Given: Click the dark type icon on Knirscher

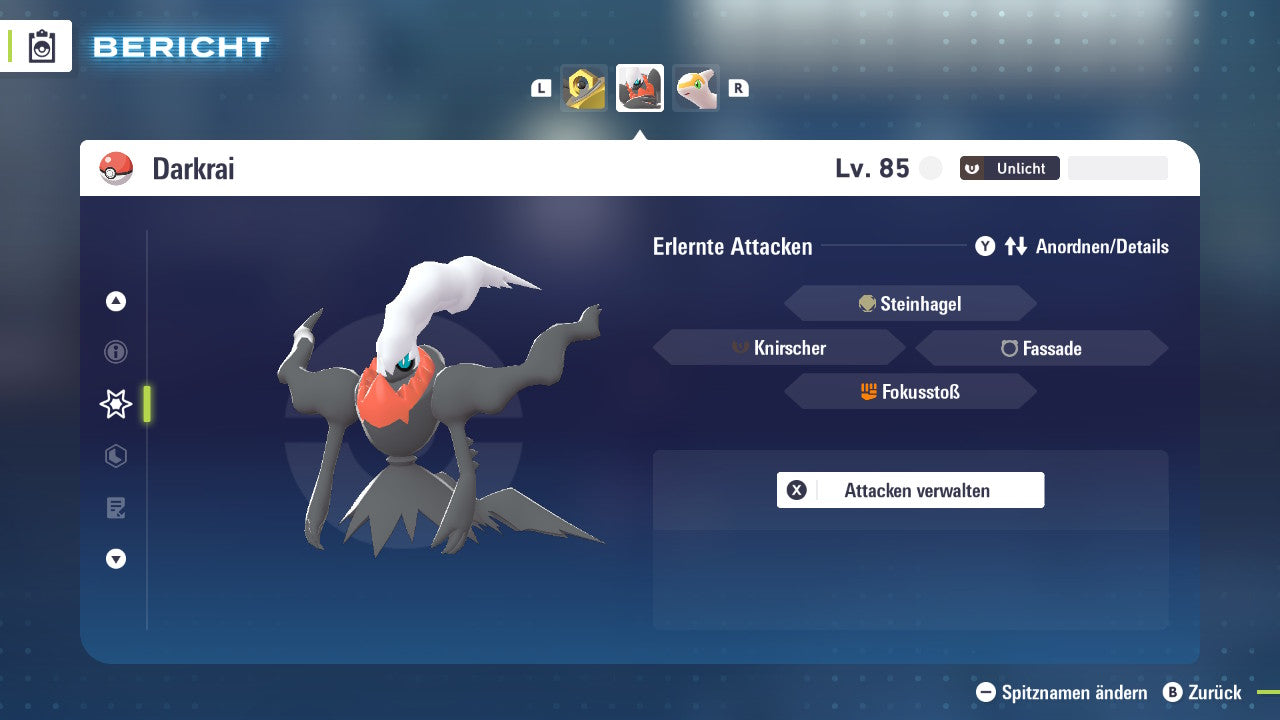Looking at the screenshot, I should click(738, 348).
